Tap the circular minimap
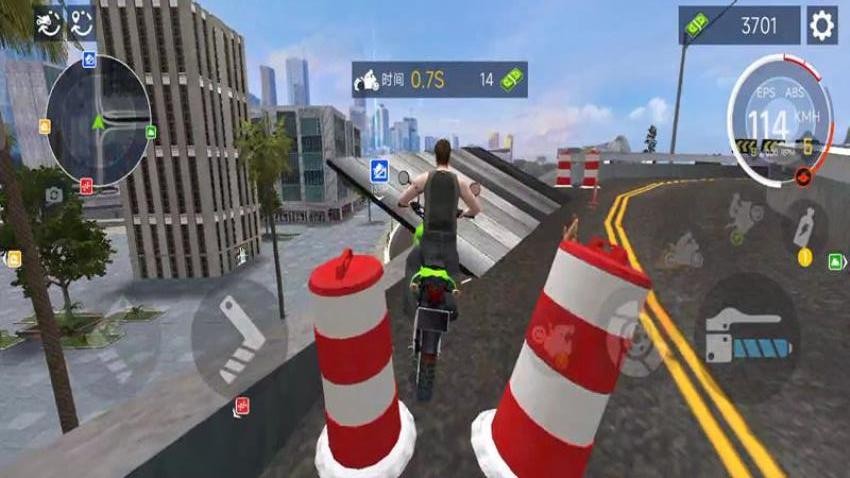Screen dimensions: 850x478 coord(98,120)
